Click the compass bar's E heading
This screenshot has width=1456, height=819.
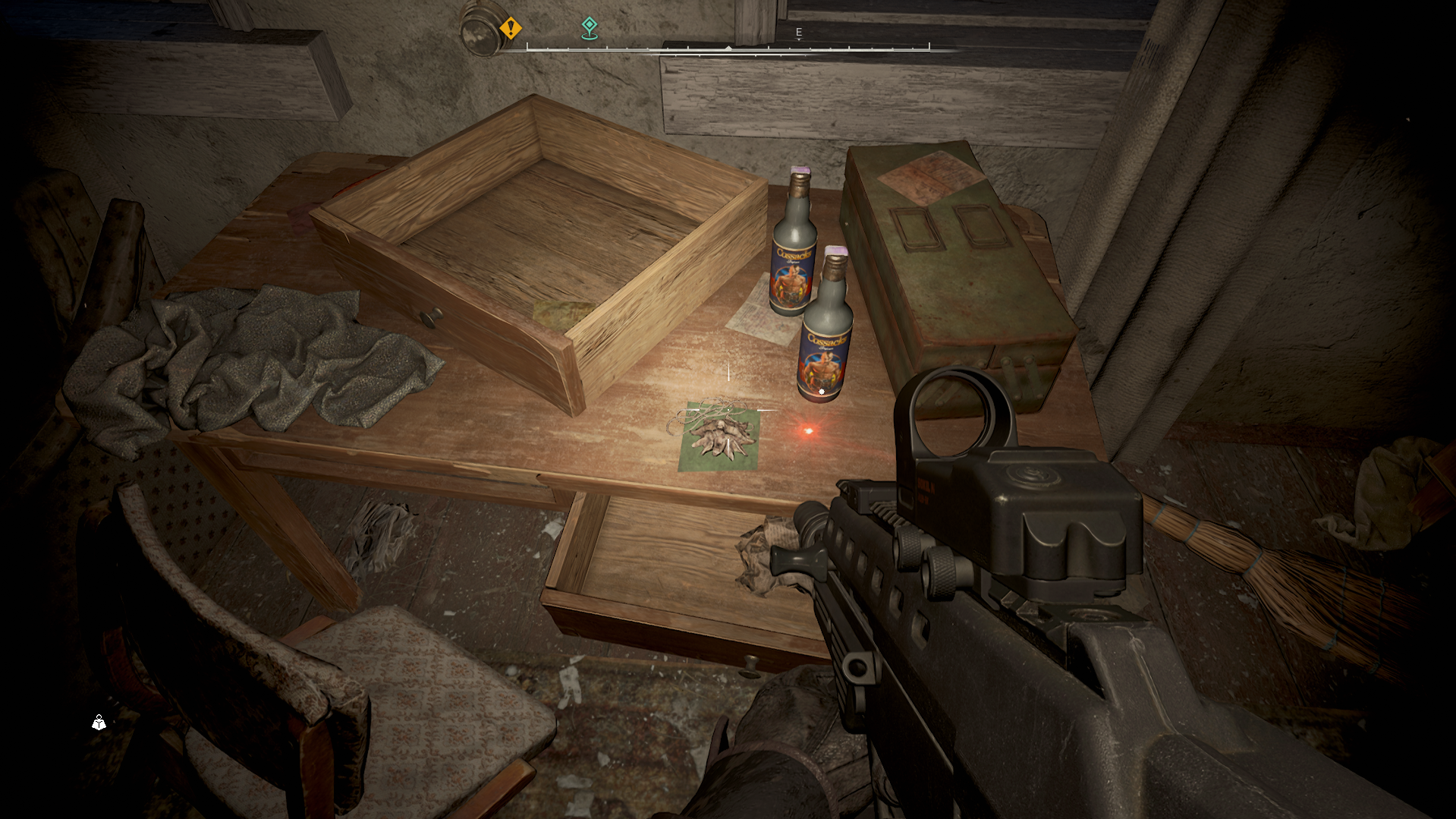tap(798, 32)
